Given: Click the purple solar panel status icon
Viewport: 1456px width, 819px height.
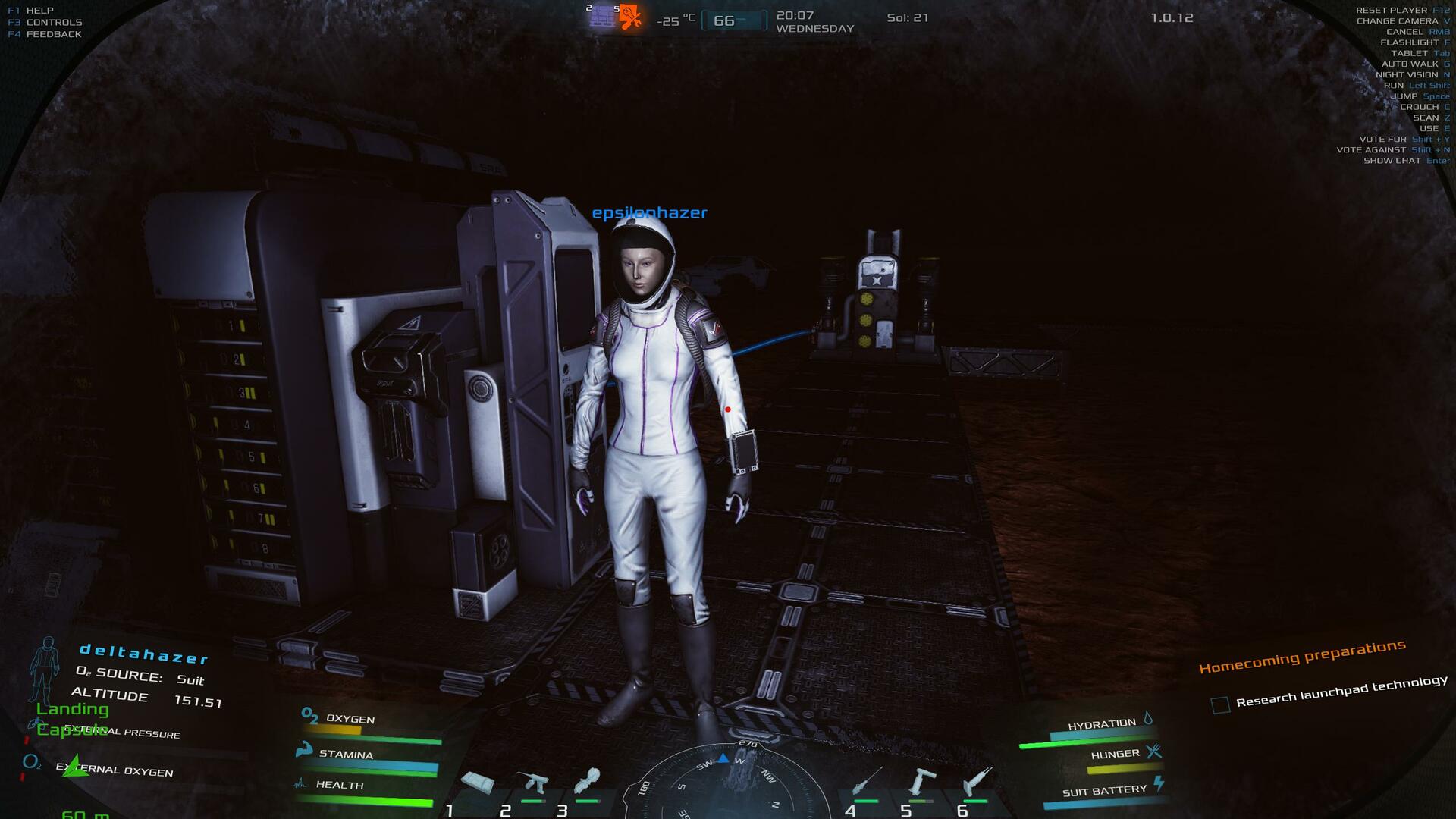Looking at the screenshot, I should click(602, 16).
